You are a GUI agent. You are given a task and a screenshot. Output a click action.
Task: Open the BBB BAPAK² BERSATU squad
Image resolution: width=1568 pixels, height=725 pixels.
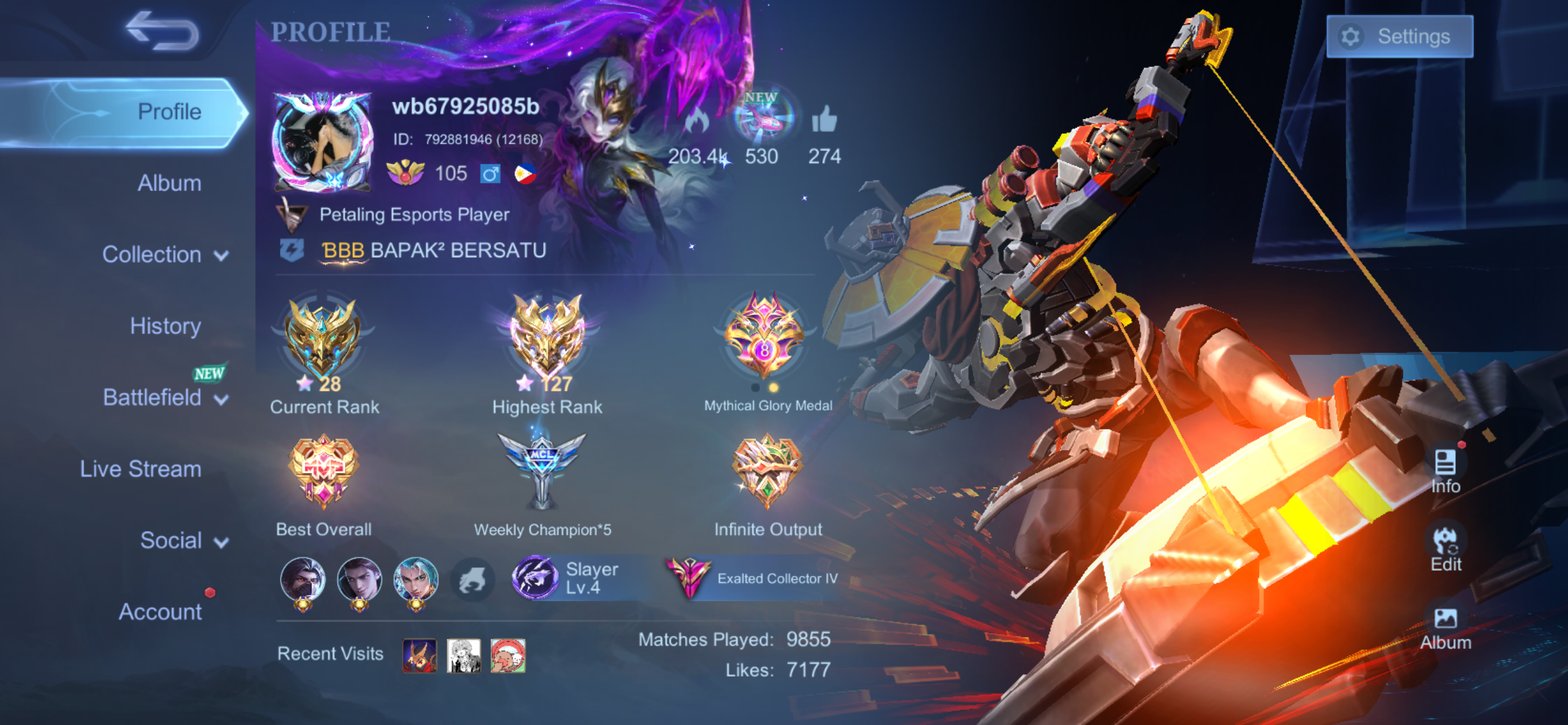coord(433,250)
